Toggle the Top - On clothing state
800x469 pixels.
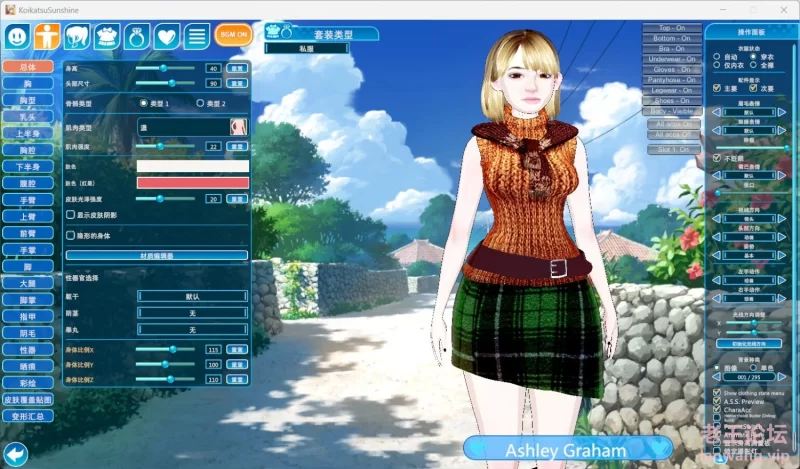672,28
